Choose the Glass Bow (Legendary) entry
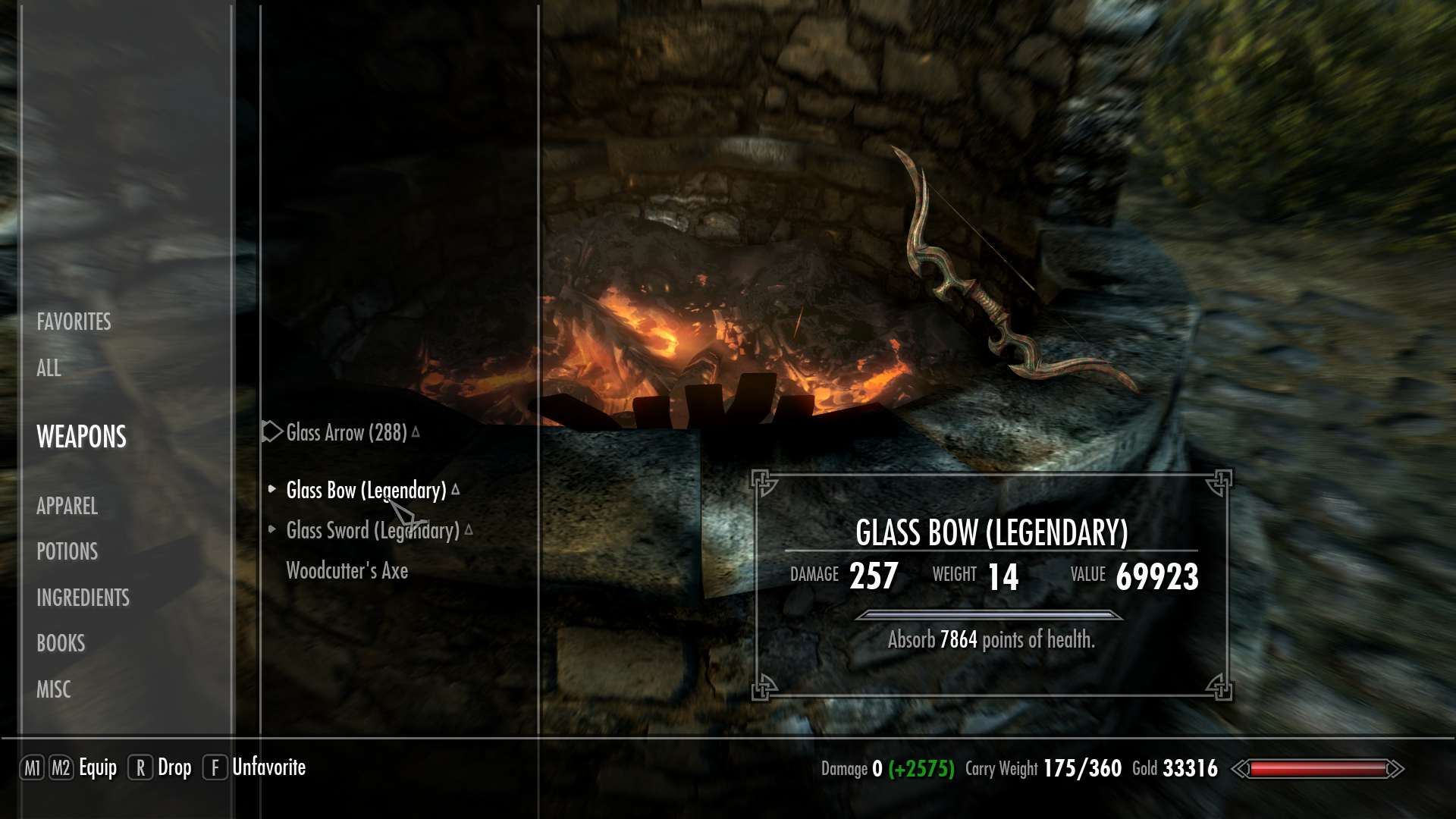Viewport: 1456px width, 819px height. pyautogui.click(x=366, y=490)
